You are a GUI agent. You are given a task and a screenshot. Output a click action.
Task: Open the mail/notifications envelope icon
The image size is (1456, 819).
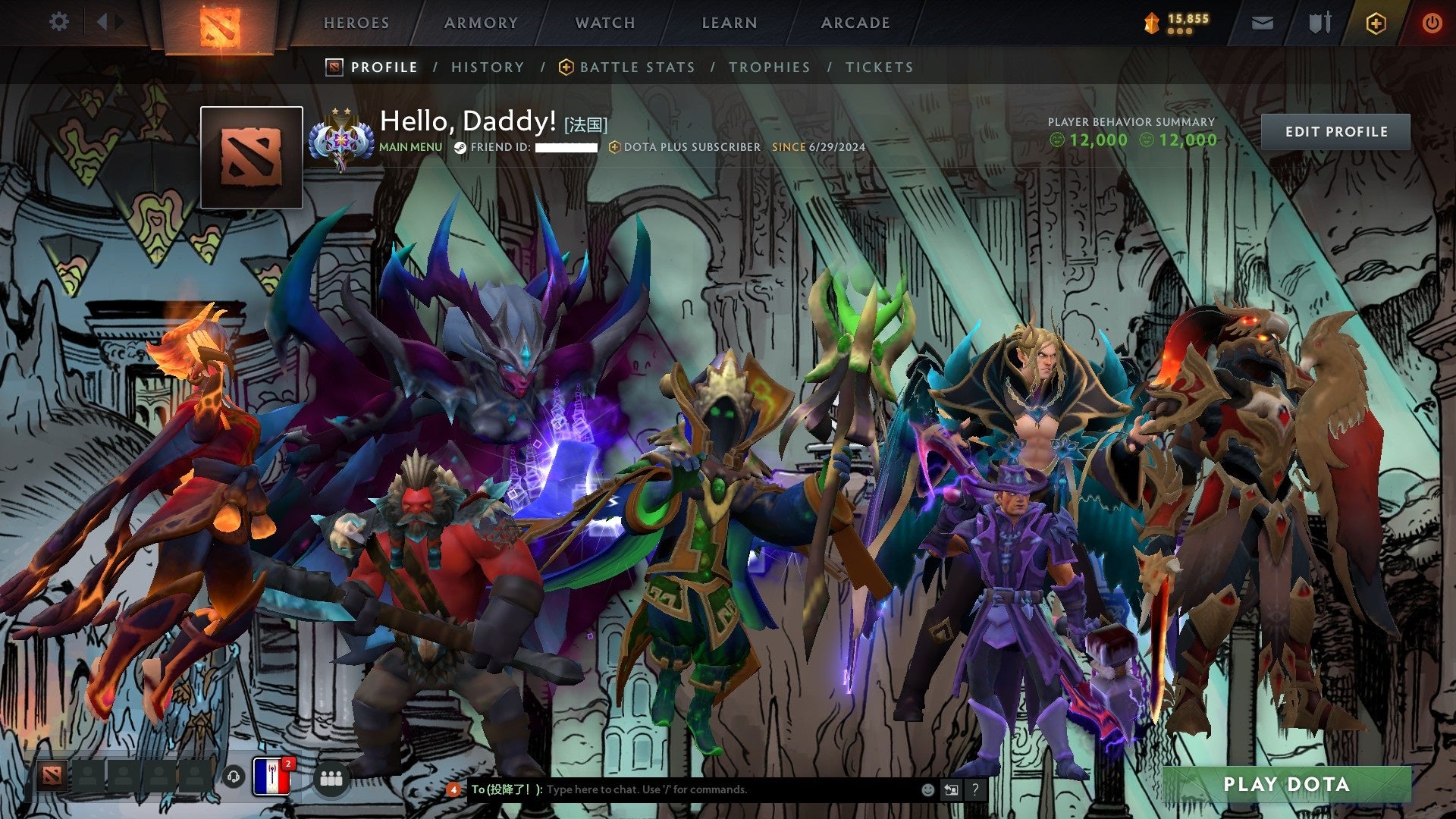1263,23
